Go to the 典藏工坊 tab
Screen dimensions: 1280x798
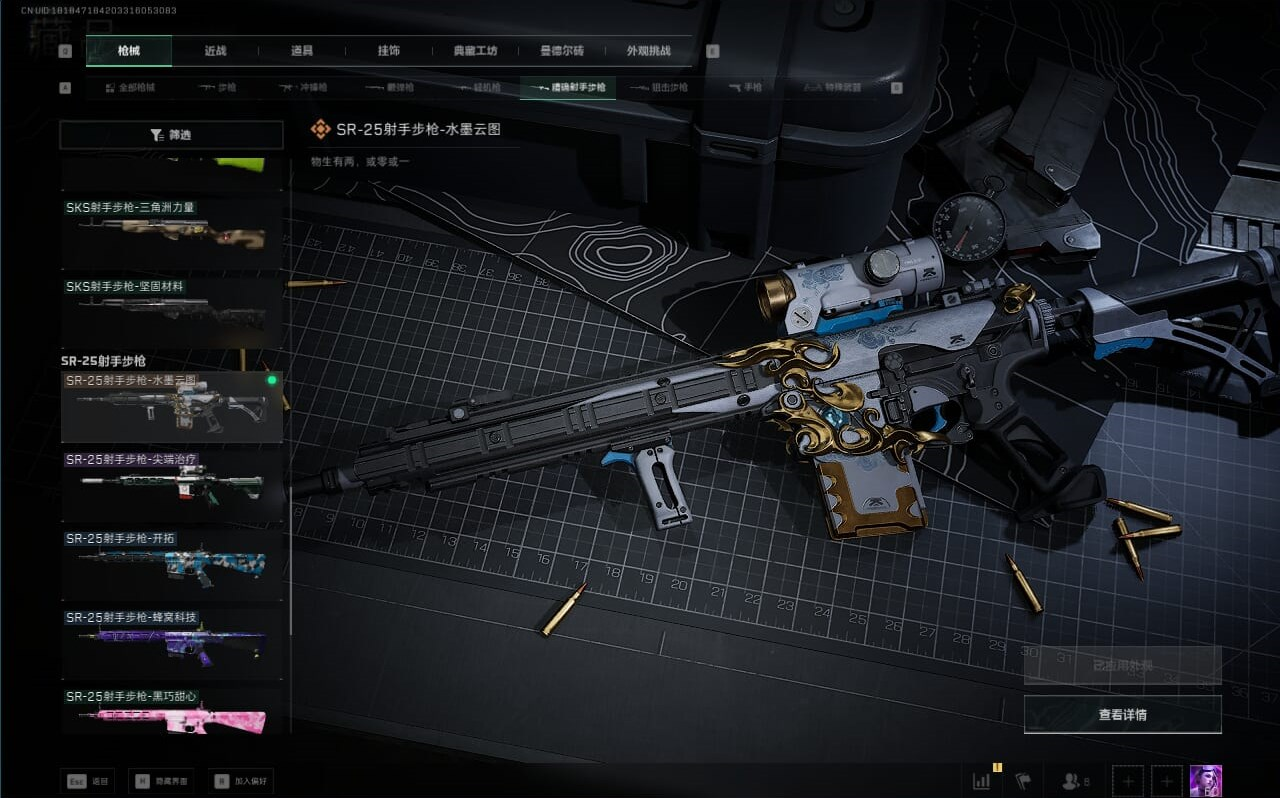point(475,51)
